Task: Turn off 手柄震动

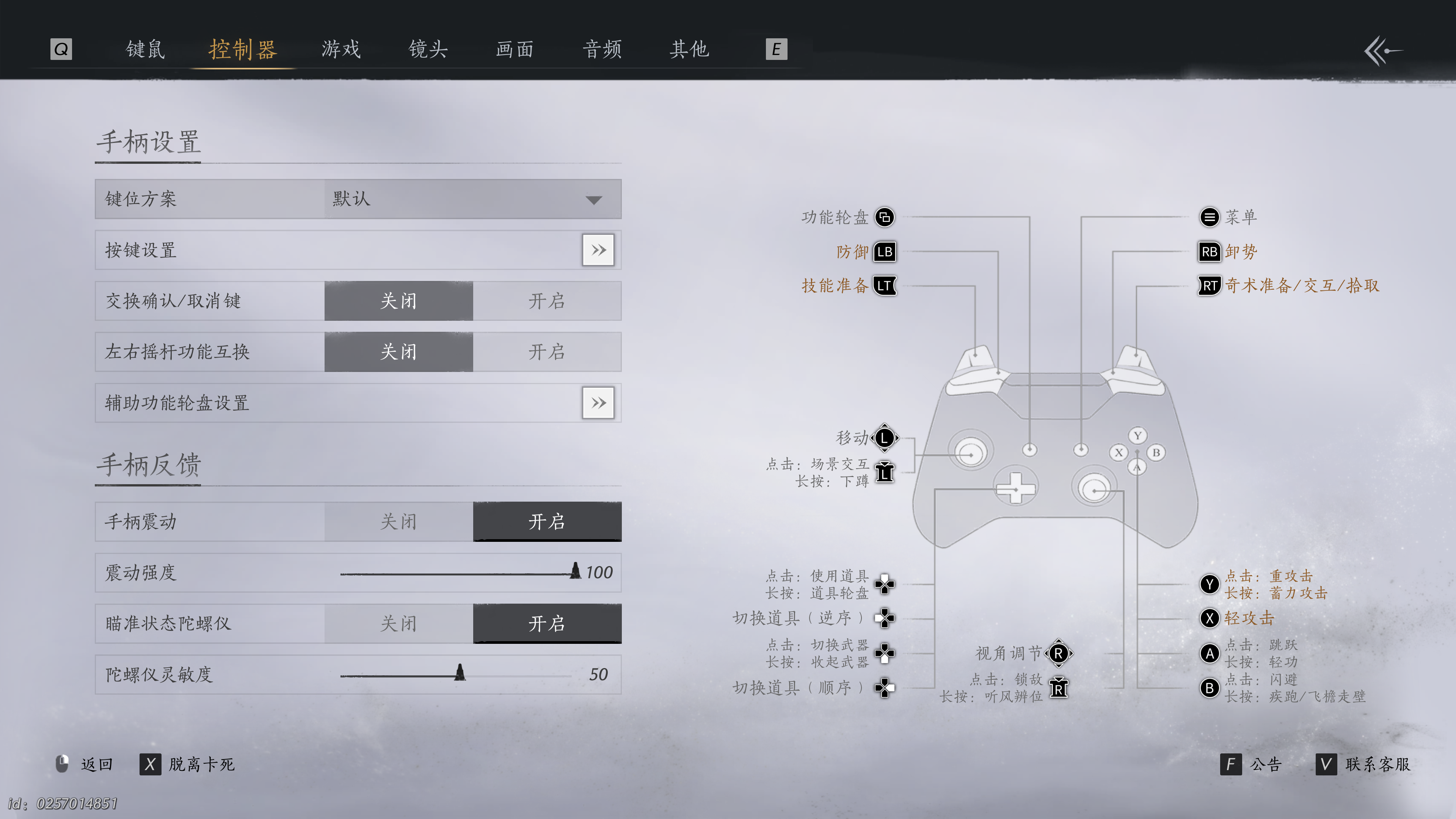Action: click(x=399, y=521)
